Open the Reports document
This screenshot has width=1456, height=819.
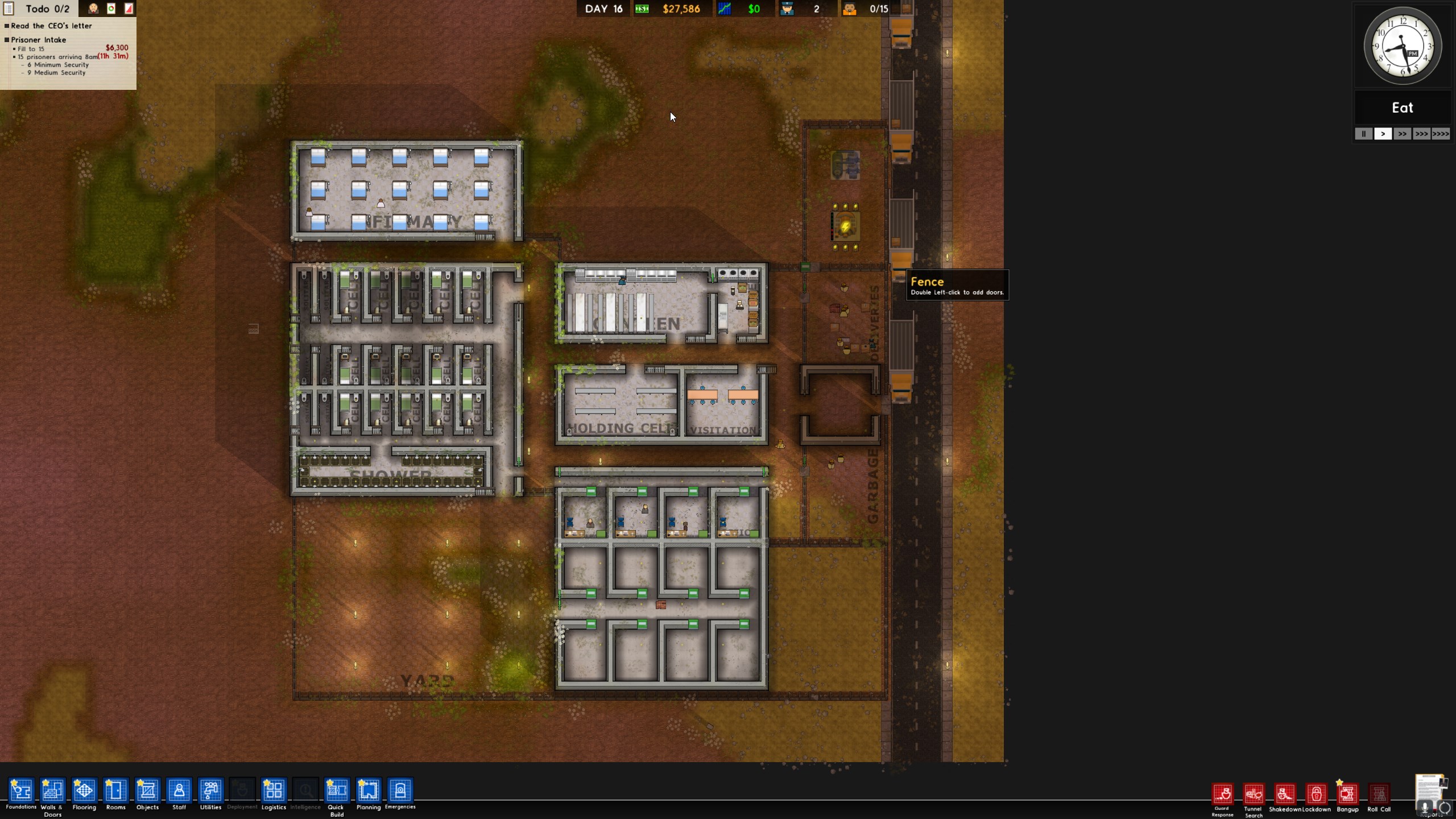coord(1429,793)
